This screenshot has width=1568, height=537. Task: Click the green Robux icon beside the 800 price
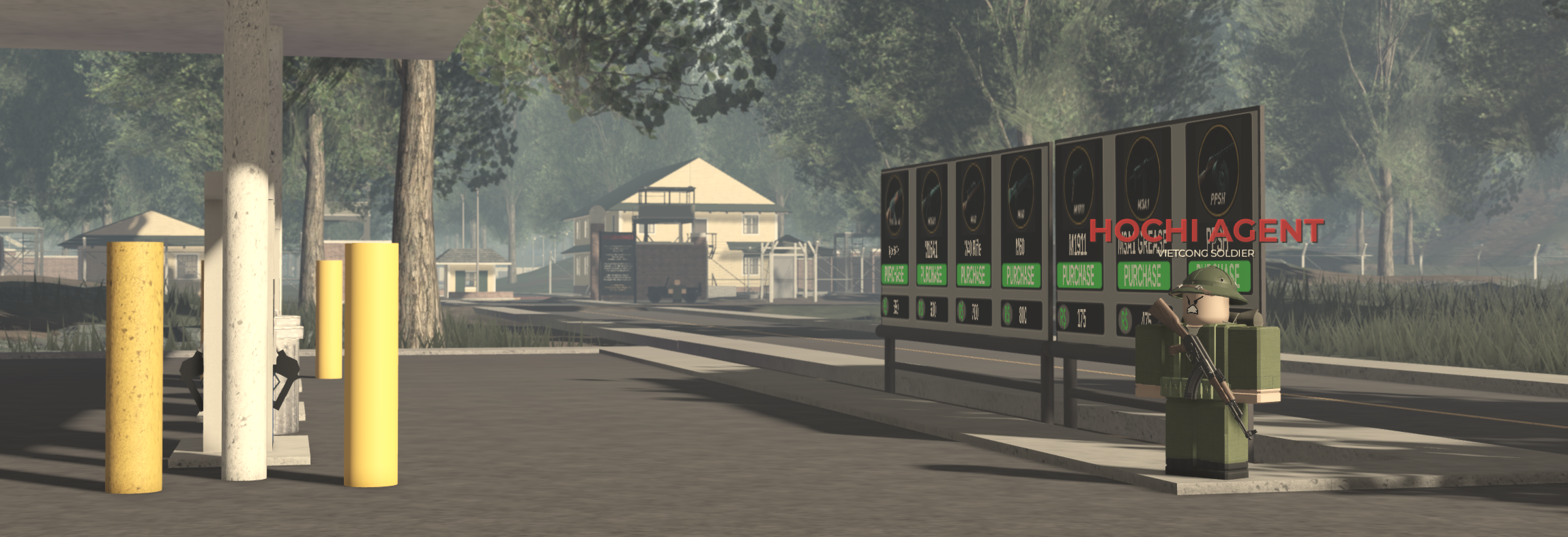[1008, 315]
